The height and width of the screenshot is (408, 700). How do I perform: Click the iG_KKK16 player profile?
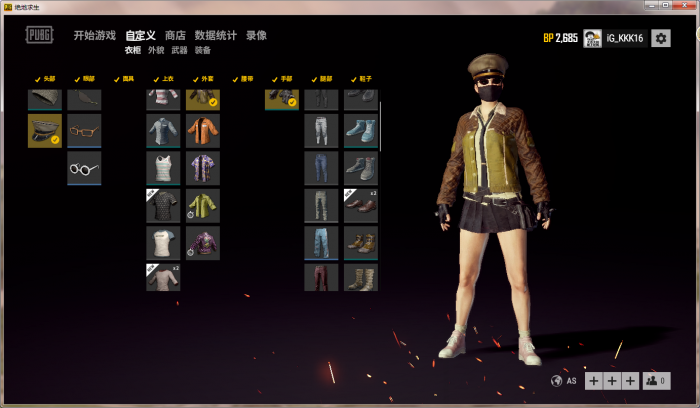coord(614,38)
